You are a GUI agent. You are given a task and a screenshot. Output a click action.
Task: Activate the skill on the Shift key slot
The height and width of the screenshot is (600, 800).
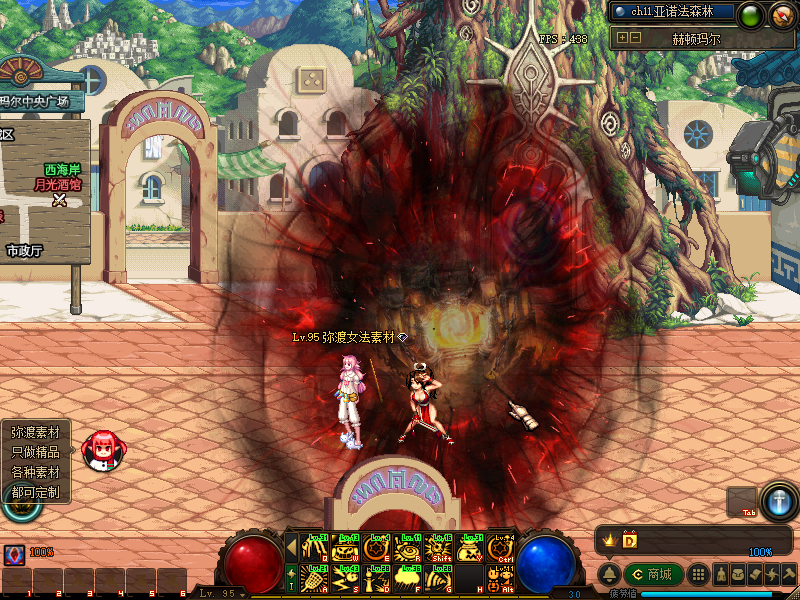coord(439,549)
